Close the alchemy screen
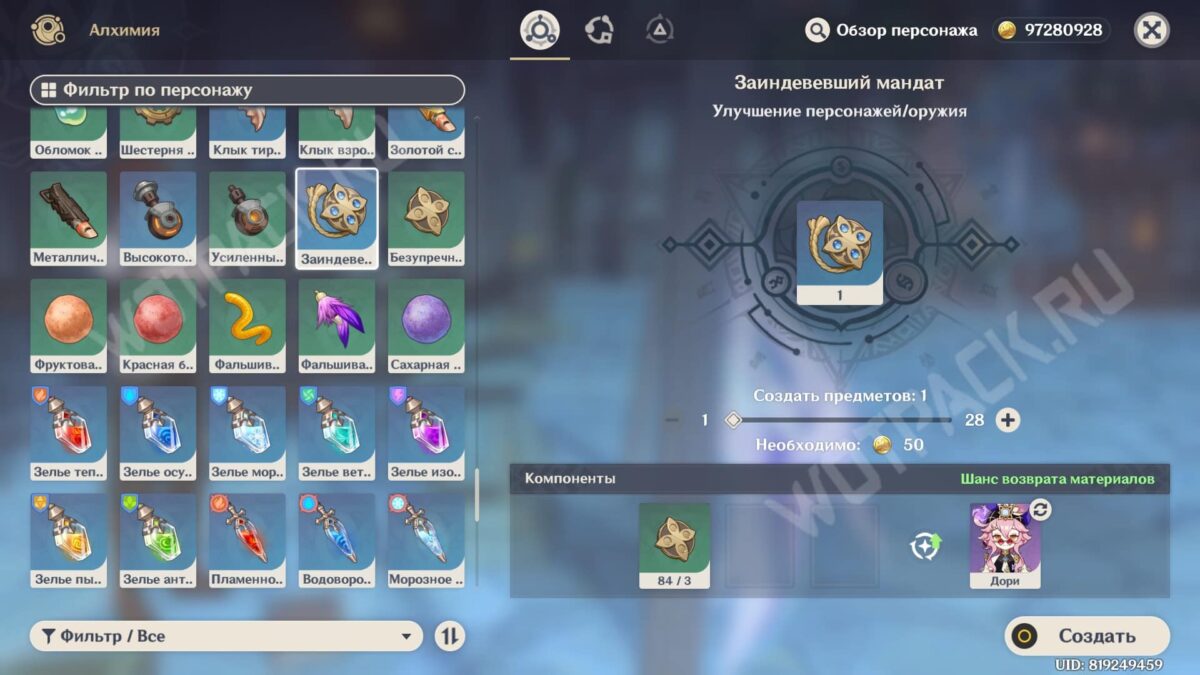1200x675 pixels. [x=1151, y=30]
